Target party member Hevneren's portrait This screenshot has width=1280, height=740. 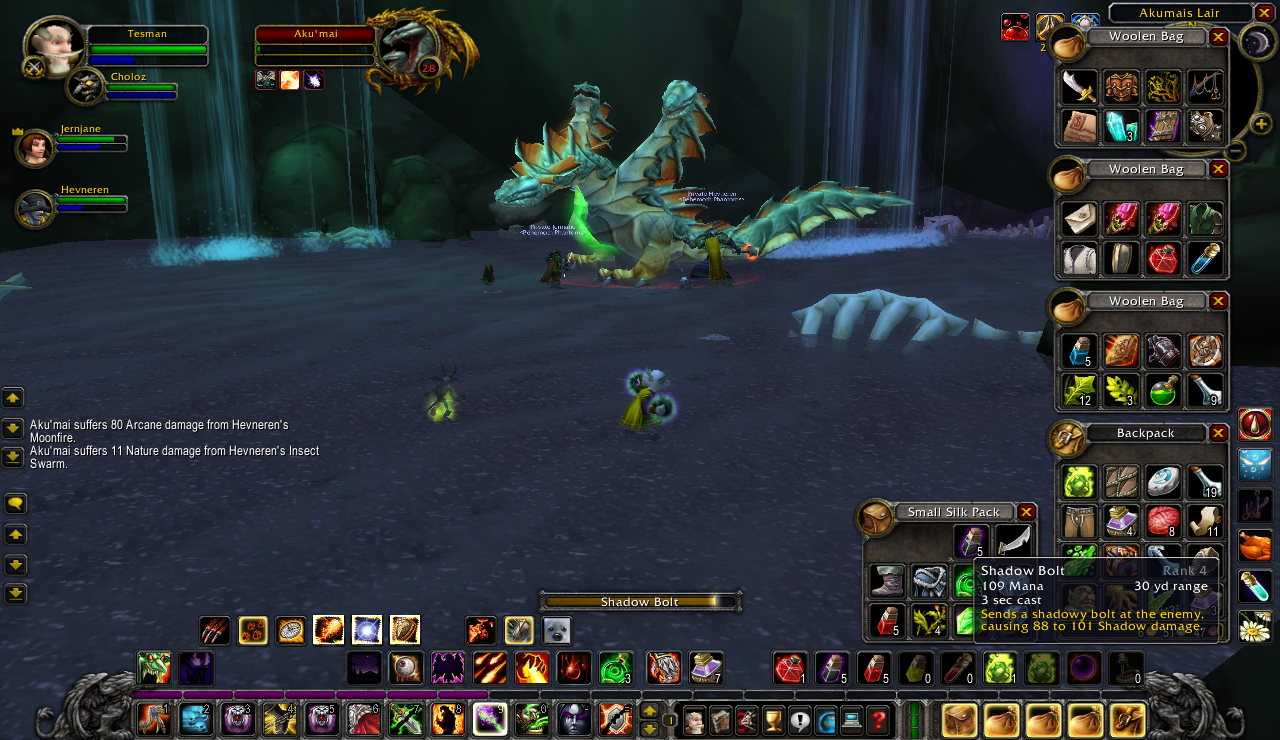pos(35,209)
